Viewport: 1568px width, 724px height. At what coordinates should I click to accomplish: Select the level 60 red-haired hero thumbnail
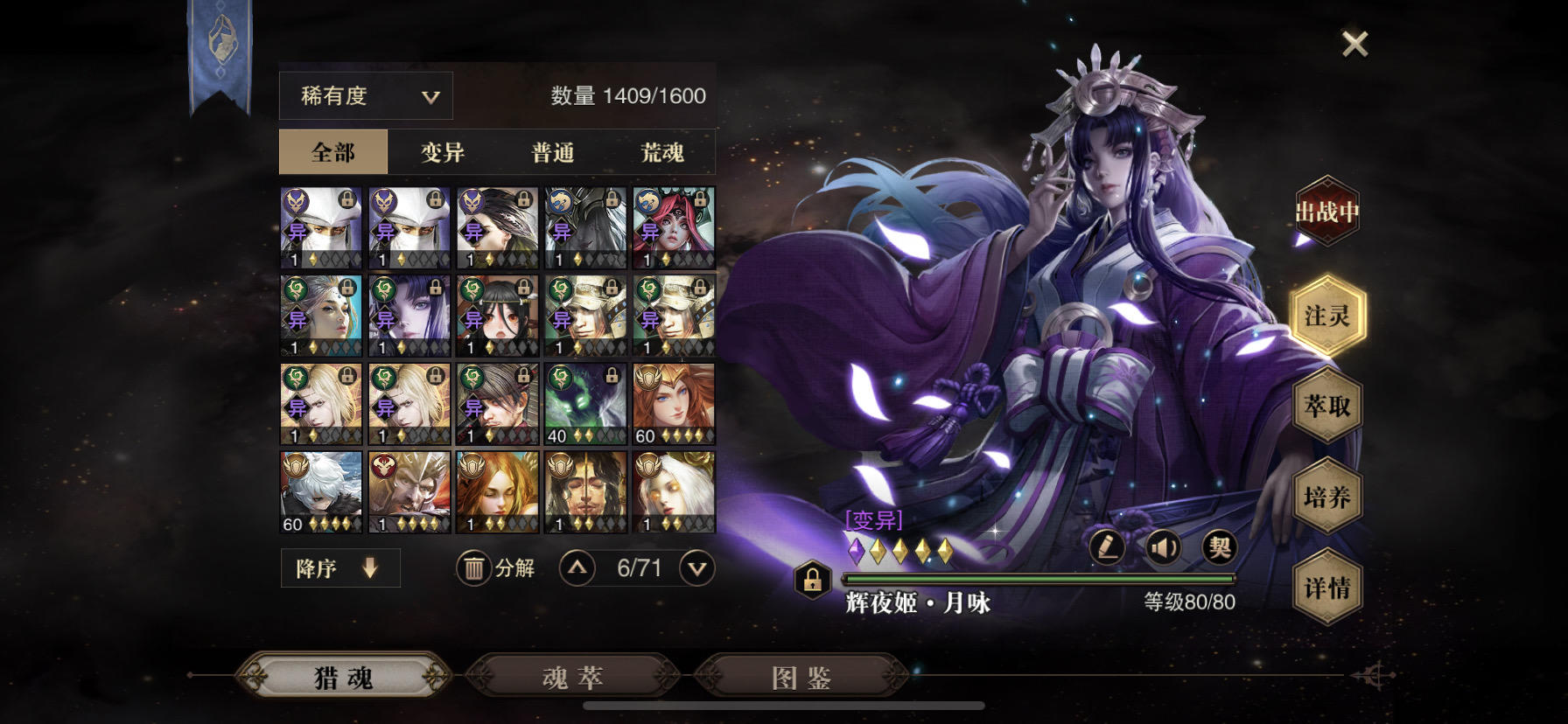pyautogui.click(x=674, y=402)
